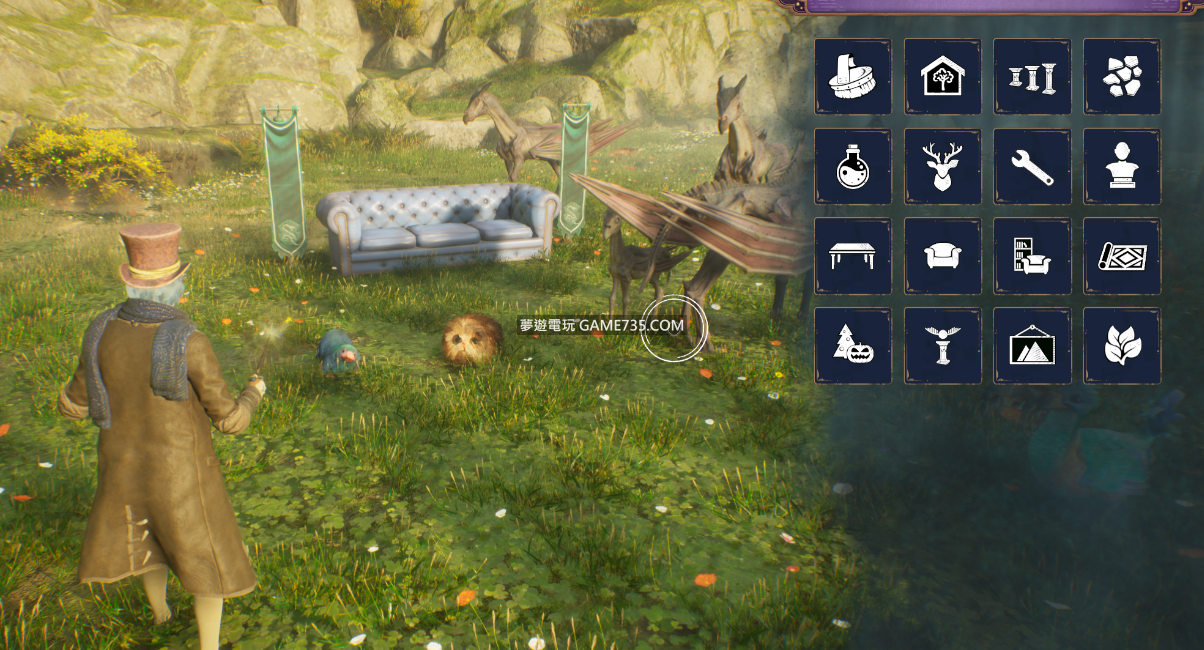The width and height of the screenshot is (1204, 650).
Task: Select the bookshelf and armchair category
Action: pyautogui.click(x=1032, y=256)
